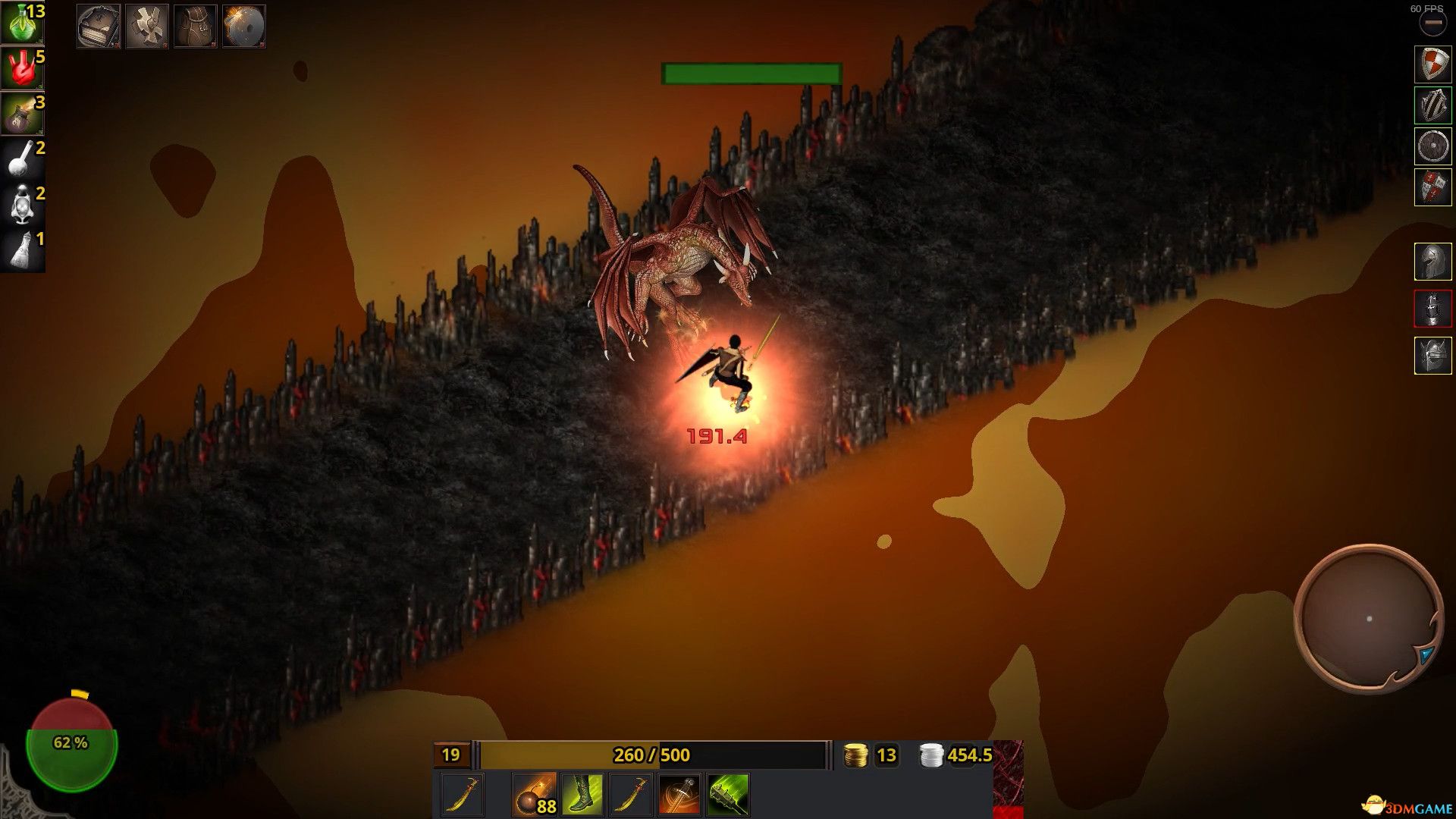Choose the heraldic shield with crosses
The width and height of the screenshot is (1456, 819).
coord(1432,187)
